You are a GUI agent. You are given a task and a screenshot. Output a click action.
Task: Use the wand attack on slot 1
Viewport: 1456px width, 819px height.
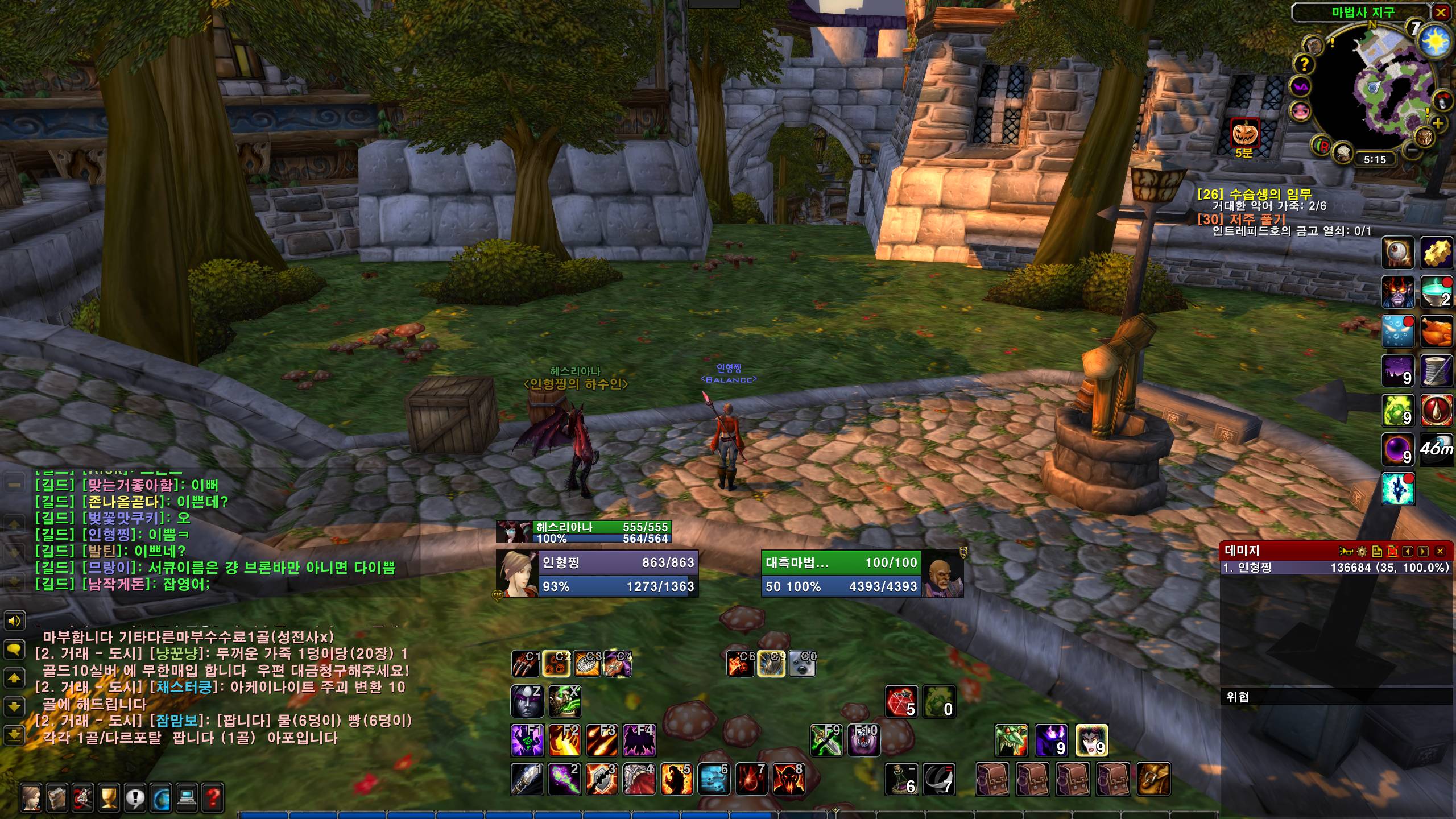click(526, 779)
